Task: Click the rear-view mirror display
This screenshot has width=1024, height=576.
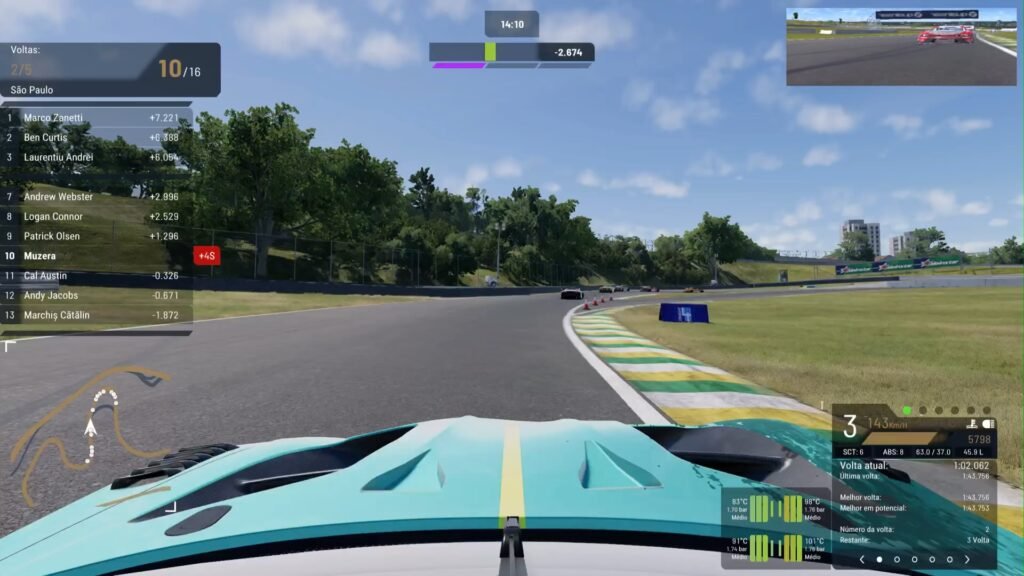Action: click(x=901, y=47)
